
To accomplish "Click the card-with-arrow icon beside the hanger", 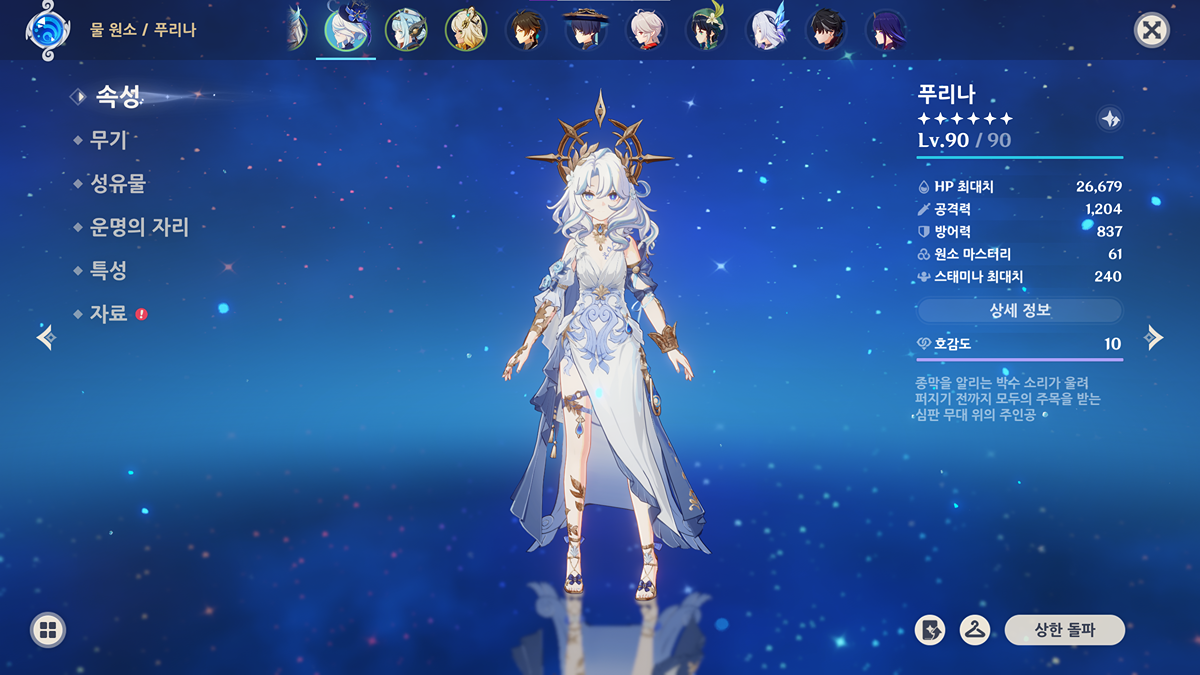I will pyautogui.click(x=930, y=630).
